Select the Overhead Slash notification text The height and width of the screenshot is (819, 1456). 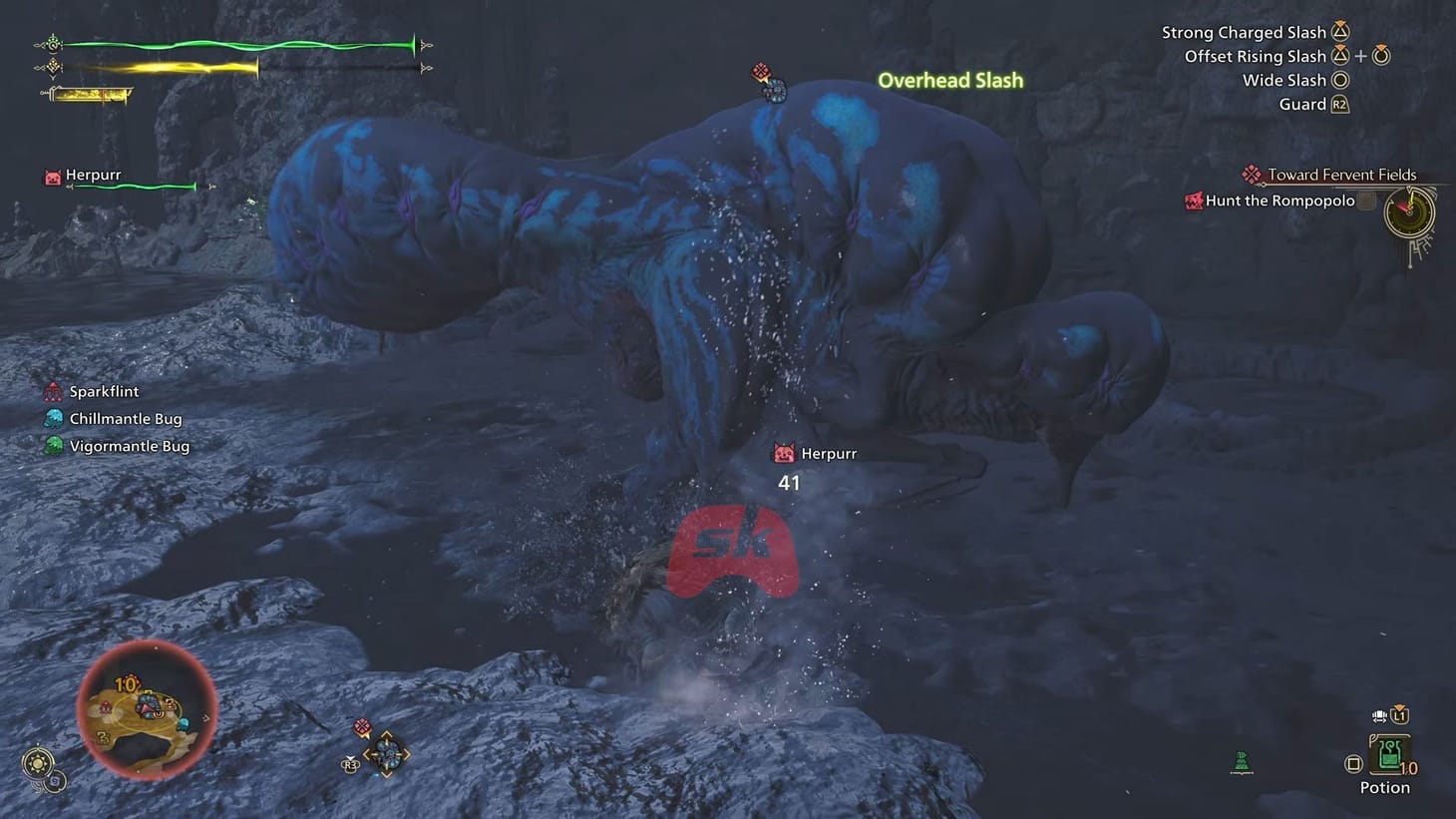click(x=950, y=80)
